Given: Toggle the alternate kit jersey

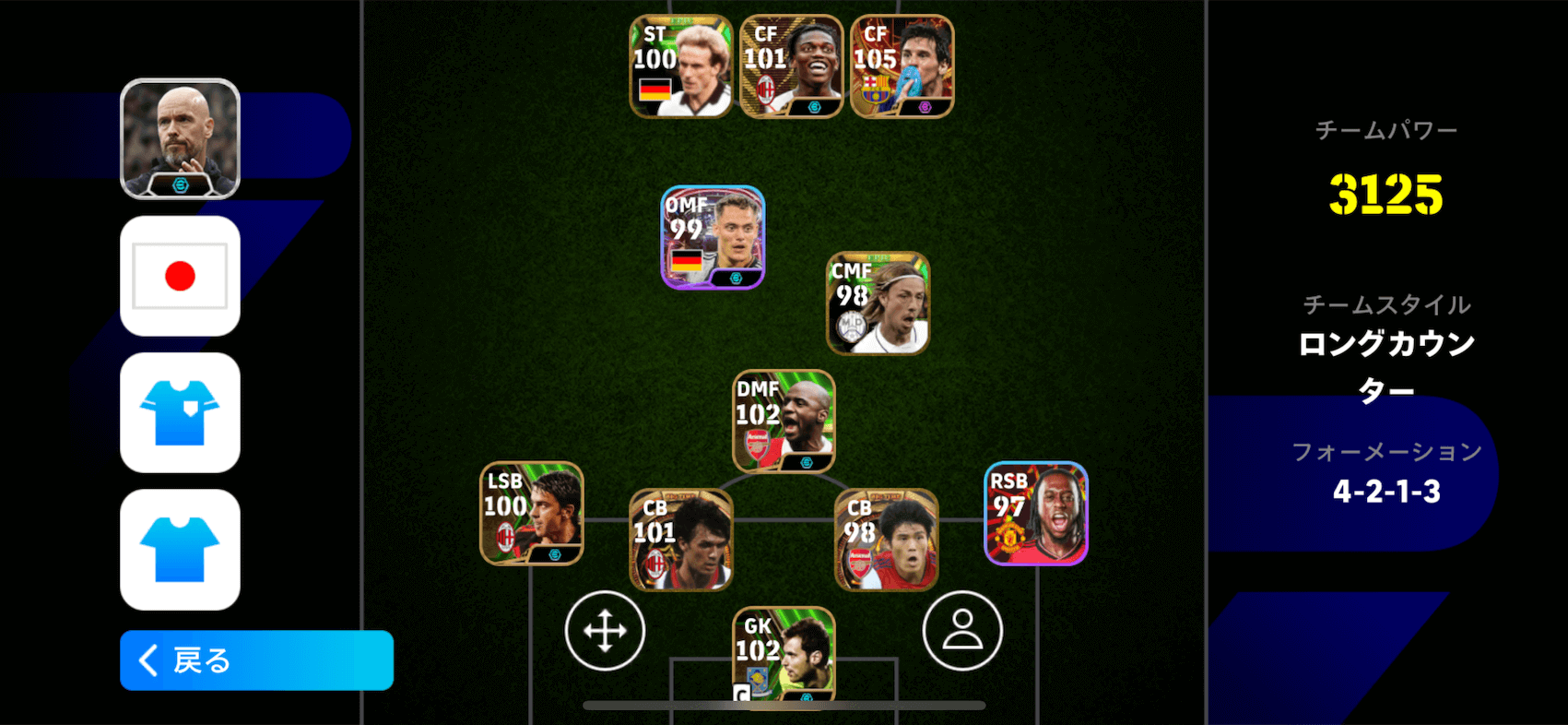Looking at the screenshot, I should click(181, 552).
